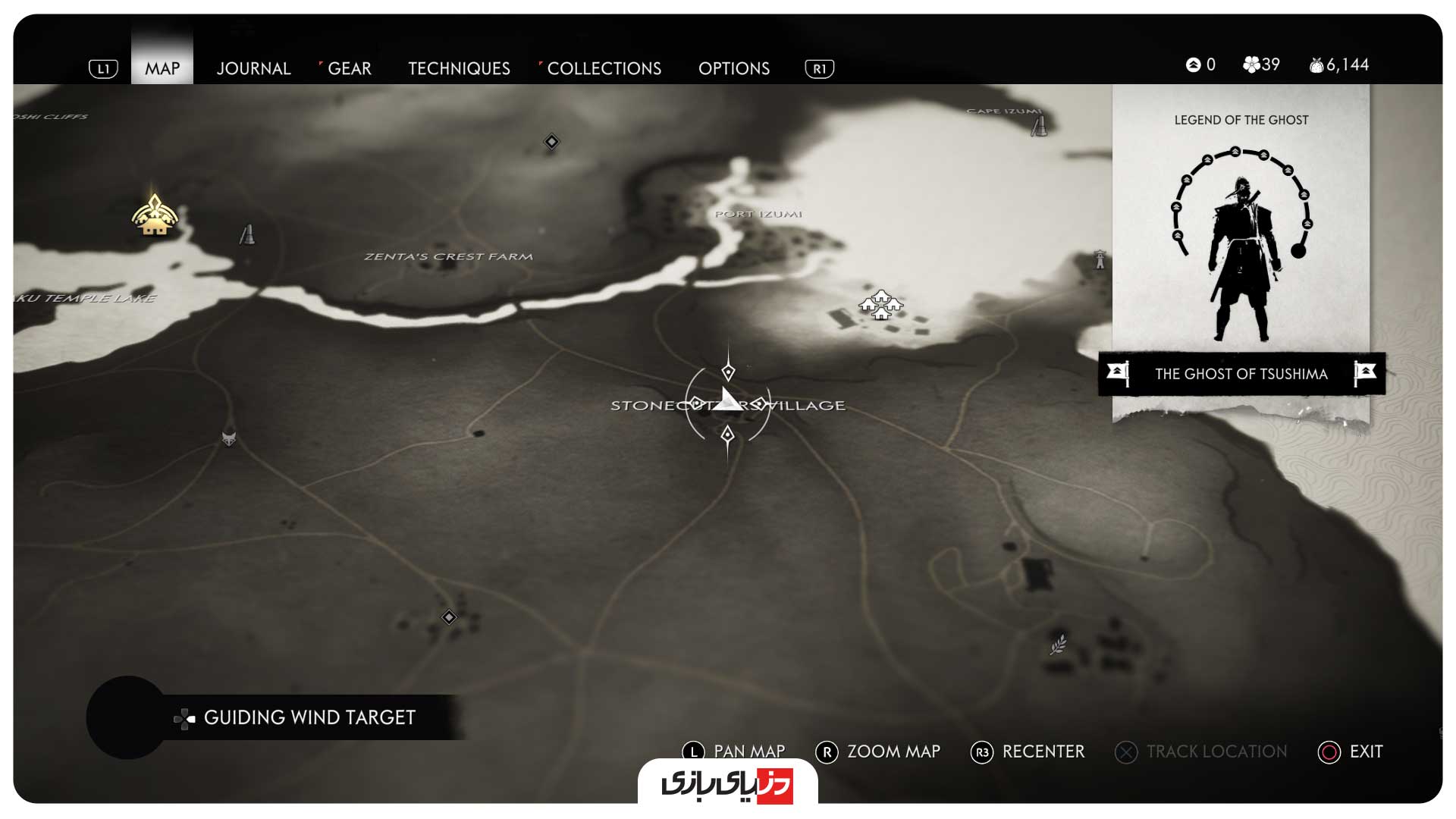Select the highlighted Map tab
This screenshot has height=819, width=1456.
[162, 68]
